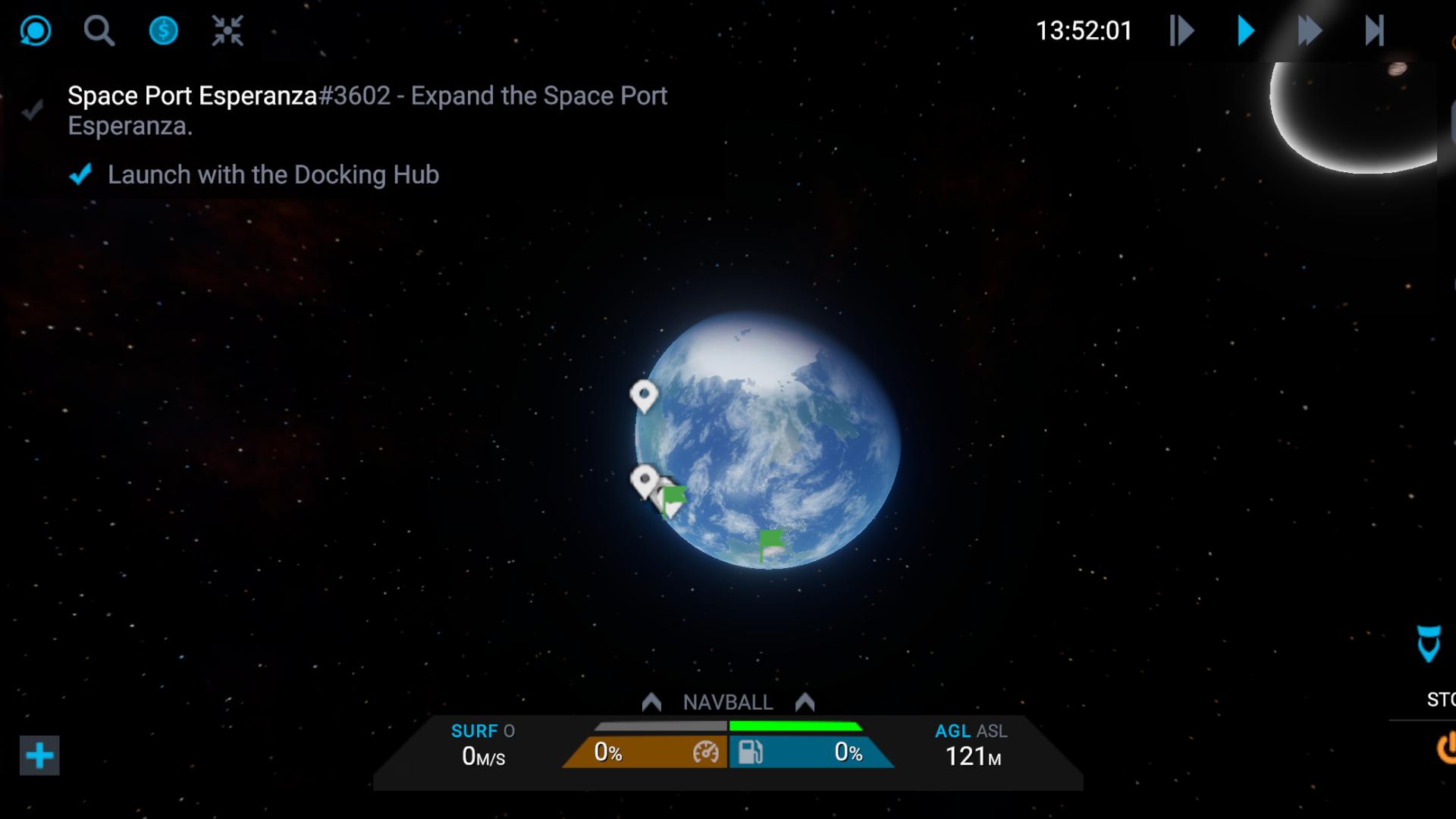The height and width of the screenshot is (819, 1456).
Task: Slow down time warp
Action: tap(1181, 31)
